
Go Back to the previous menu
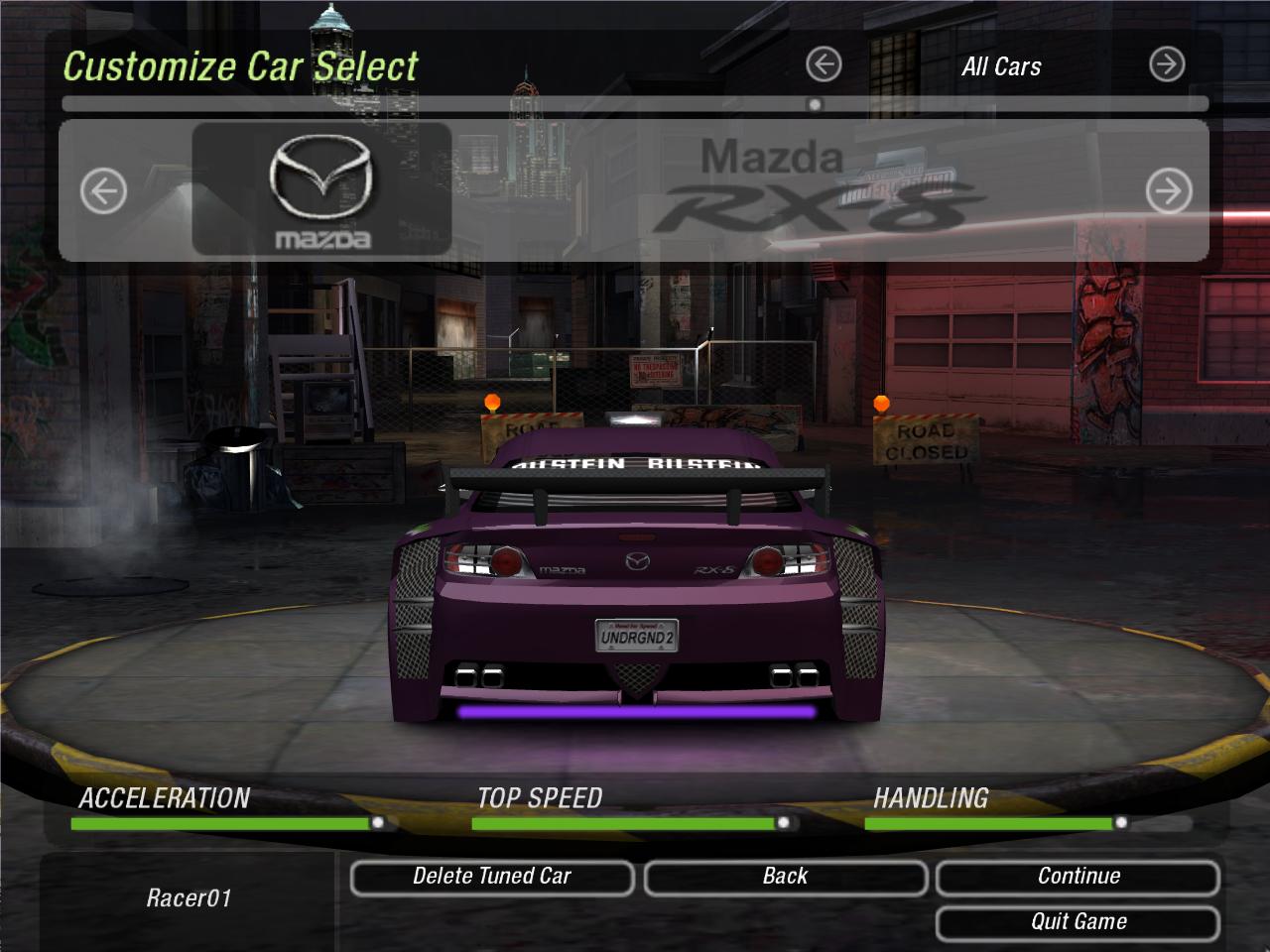[785, 878]
